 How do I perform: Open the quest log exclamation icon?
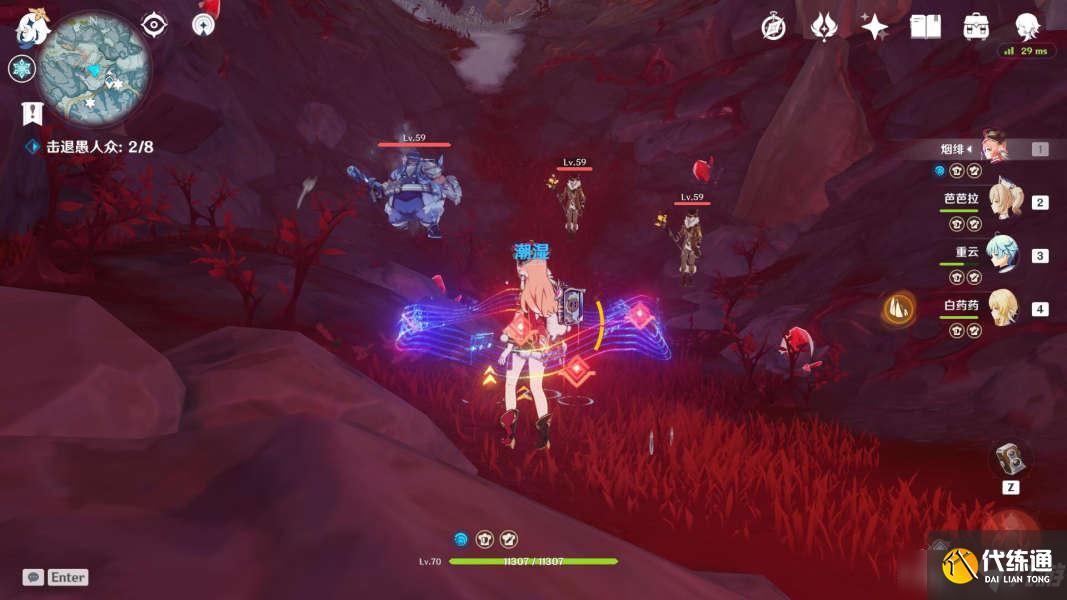32,114
